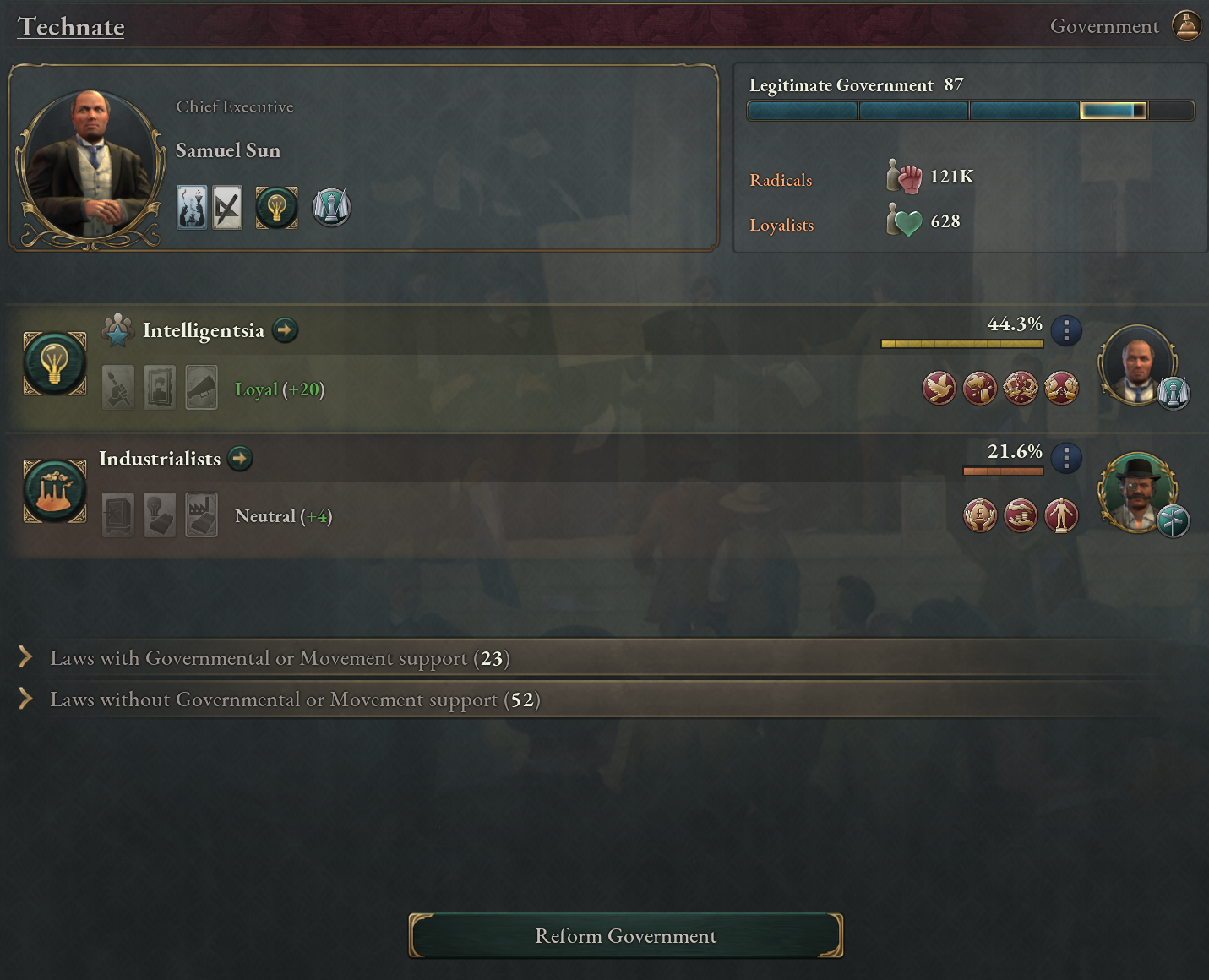The height and width of the screenshot is (980, 1209).
Task: Click the dove ideology icon under Intelligentsia clout
Action: (939, 388)
